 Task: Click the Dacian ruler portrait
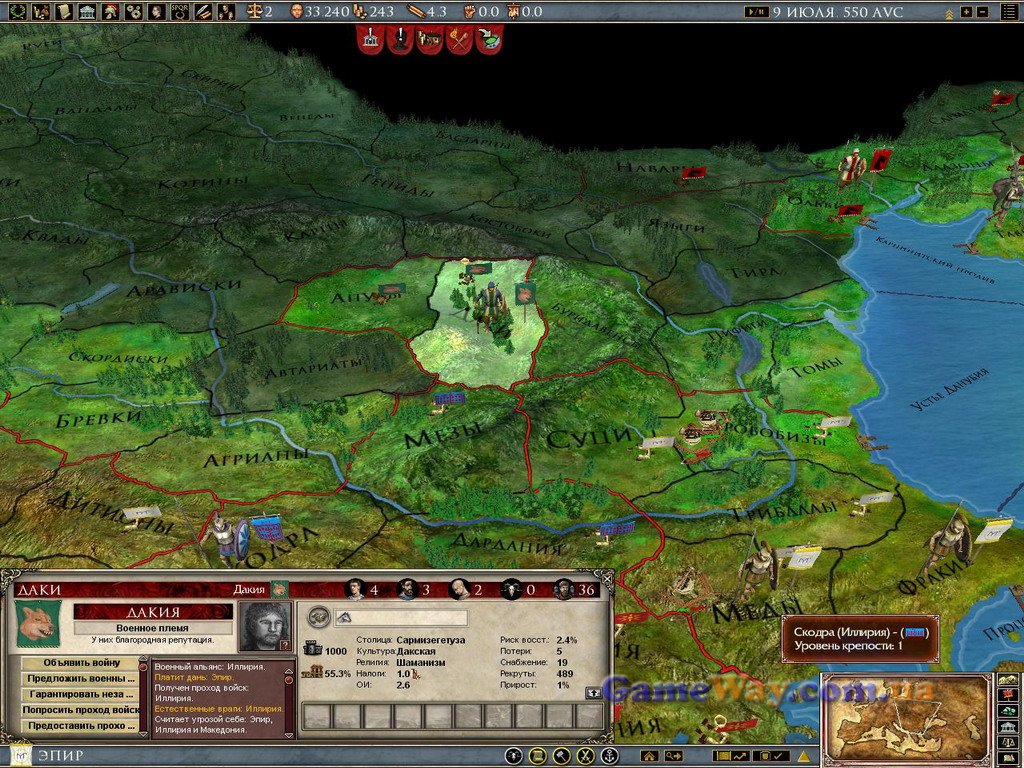[x=265, y=626]
